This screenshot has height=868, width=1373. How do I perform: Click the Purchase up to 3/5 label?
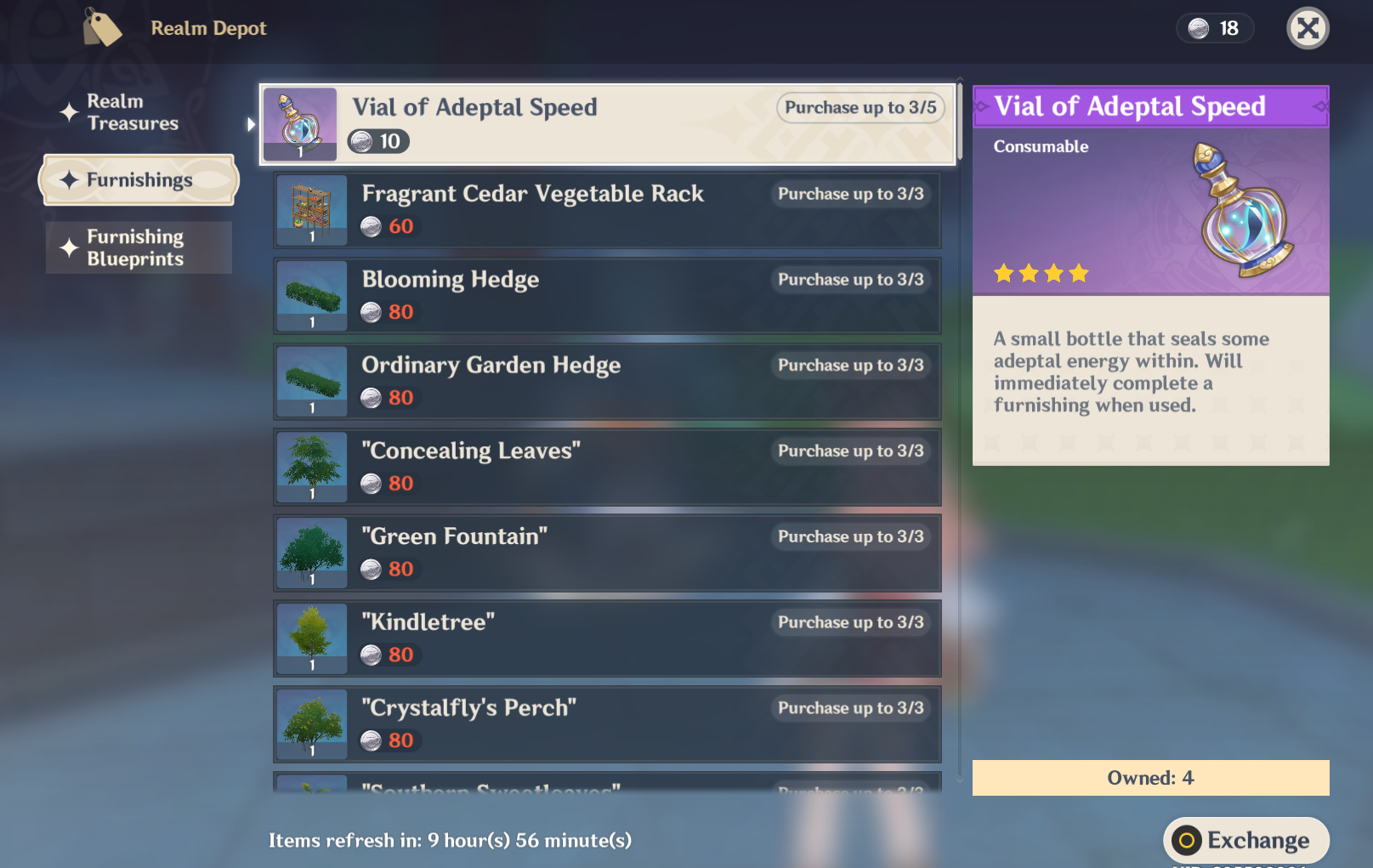860,108
